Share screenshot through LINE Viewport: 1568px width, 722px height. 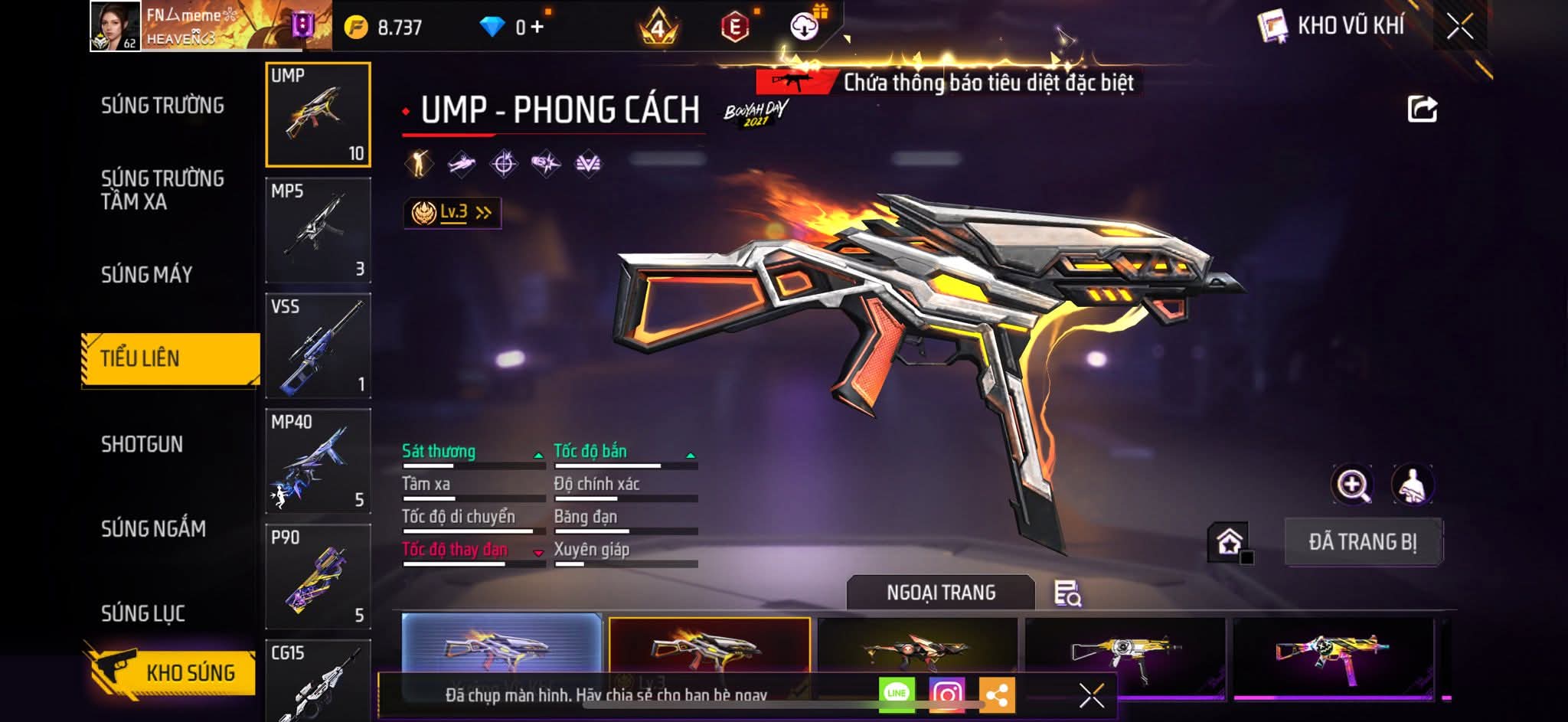(897, 694)
